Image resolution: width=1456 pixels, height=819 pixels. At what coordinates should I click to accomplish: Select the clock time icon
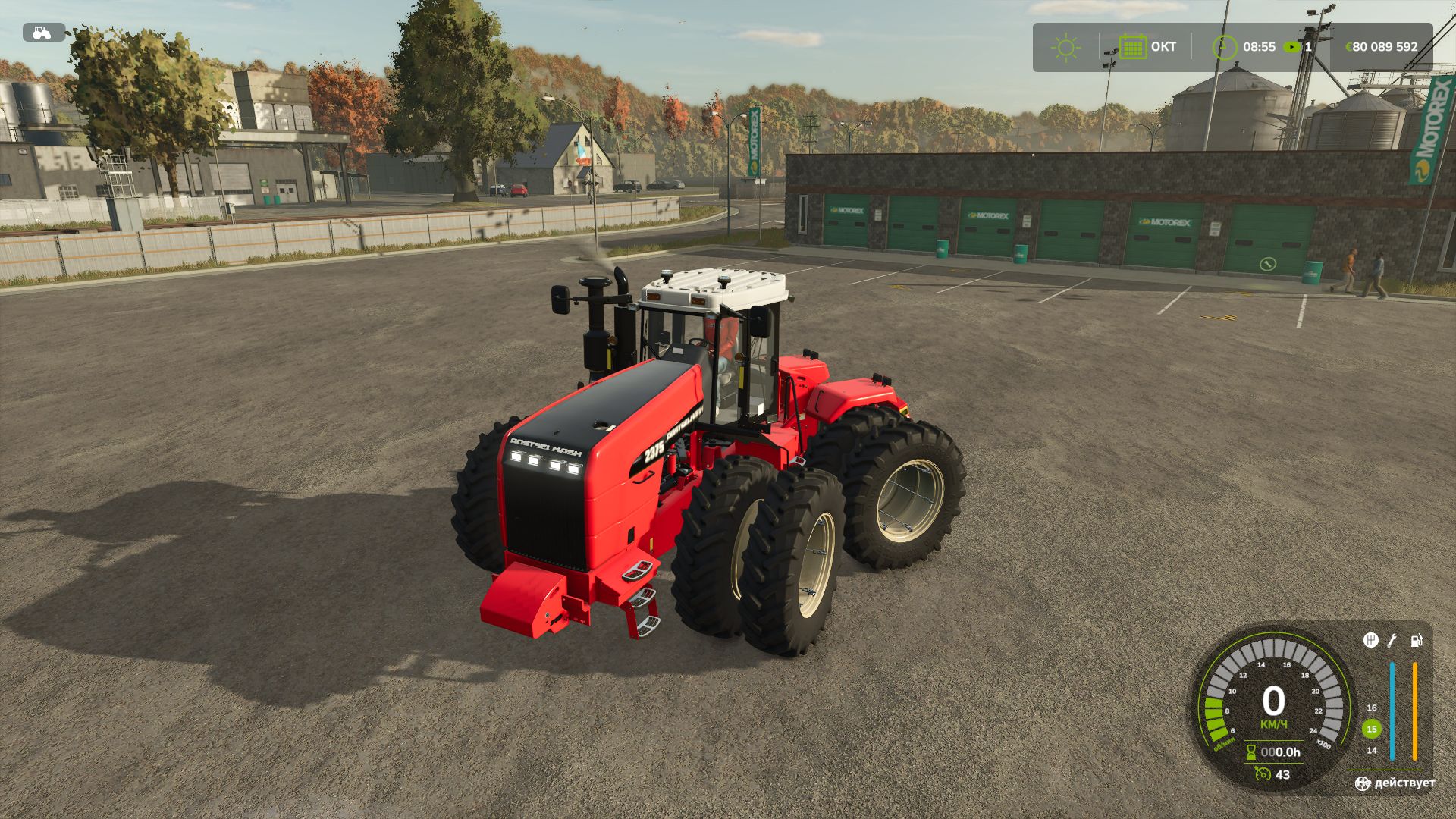[x=1223, y=47]
